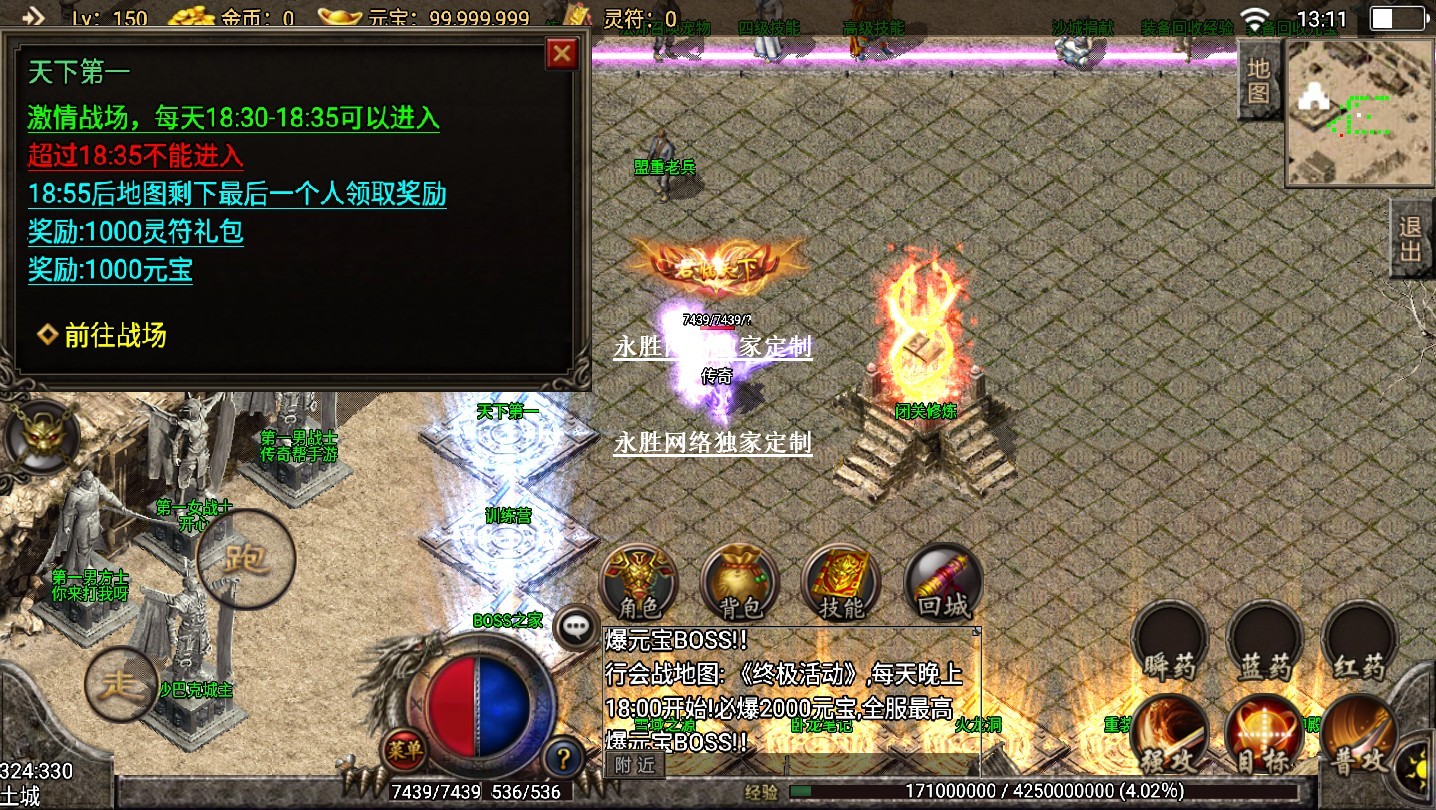Switch chat to 附近 nearby channel

(635, 765)
